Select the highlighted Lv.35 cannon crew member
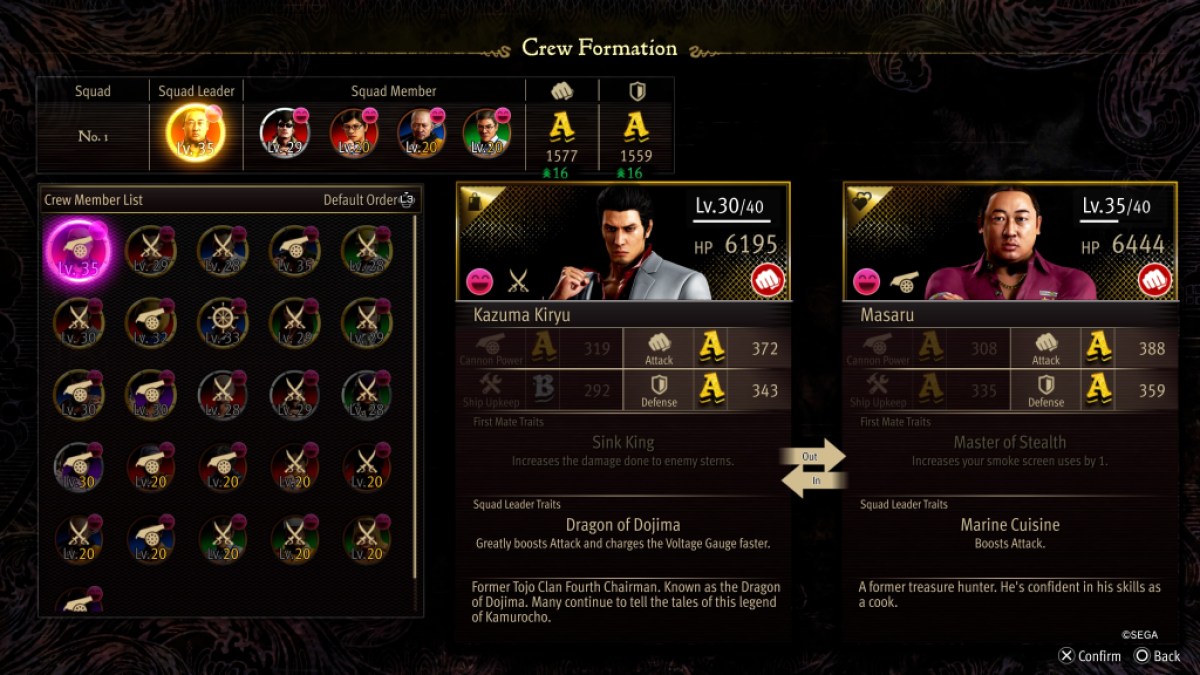Viewport: 1200px width, 675px height. [78, 251]
